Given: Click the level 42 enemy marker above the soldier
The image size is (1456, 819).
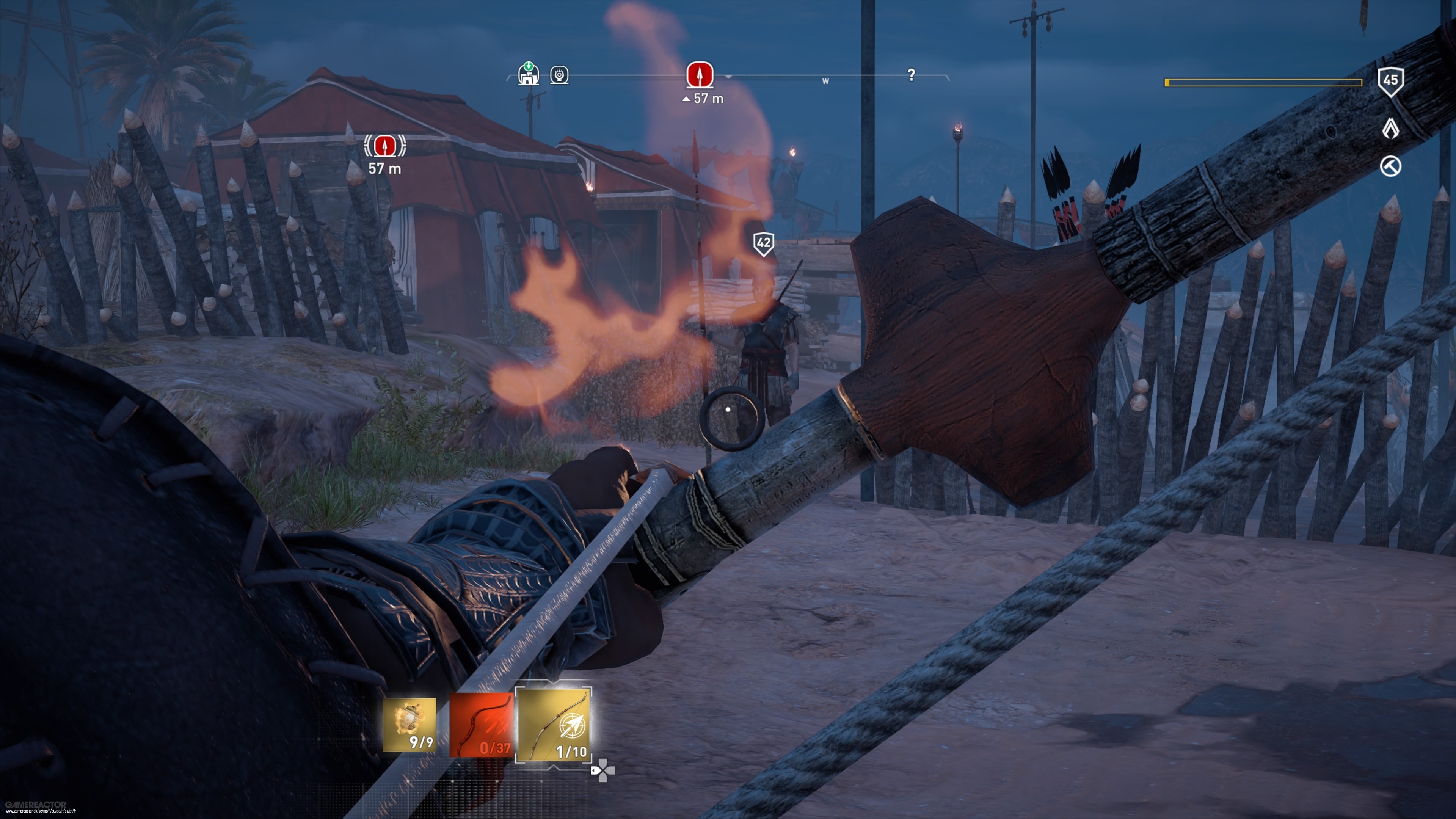Looking at the screenshot, I should coord(764,243).
